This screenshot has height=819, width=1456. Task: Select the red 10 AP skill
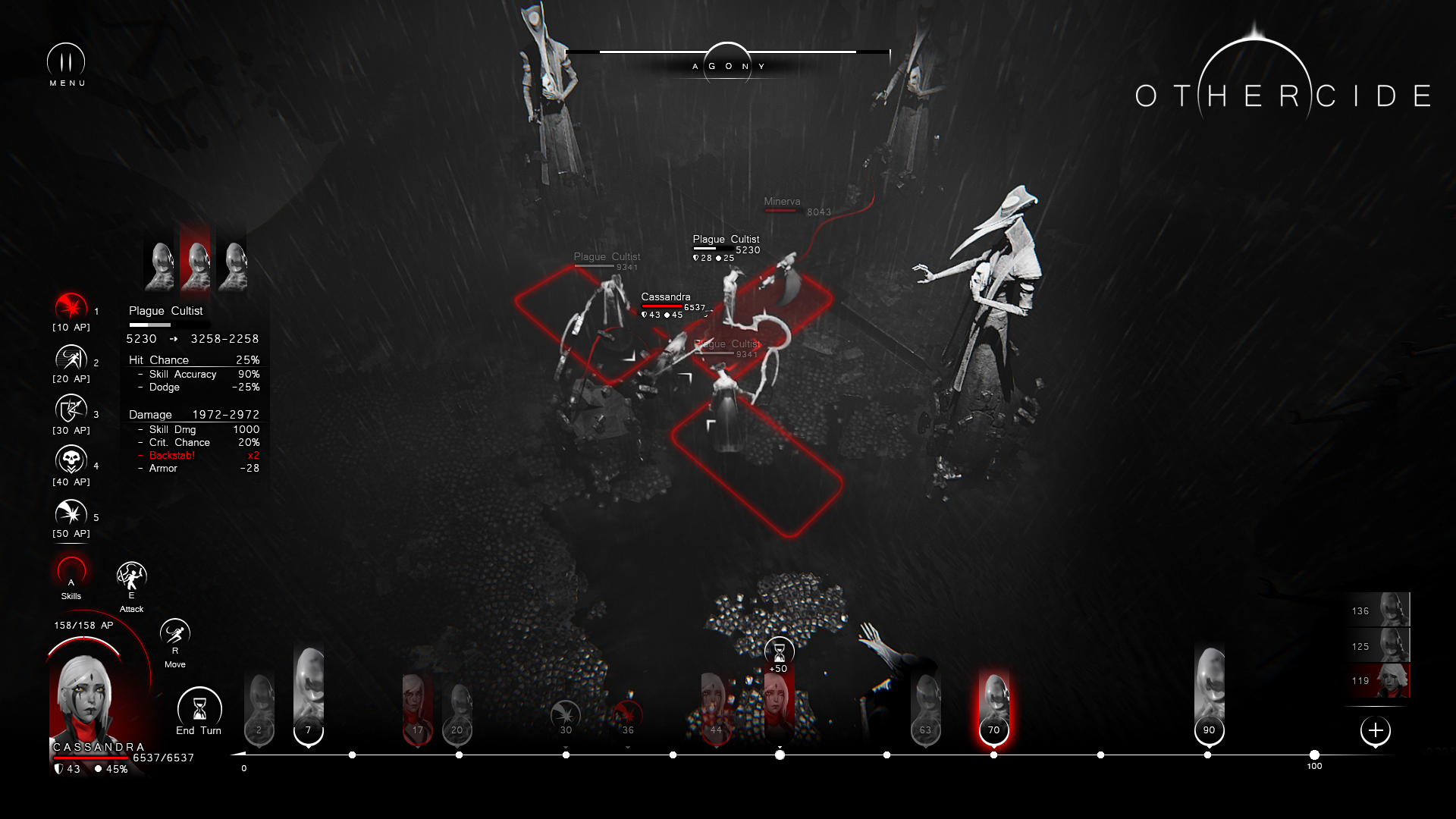71,307
